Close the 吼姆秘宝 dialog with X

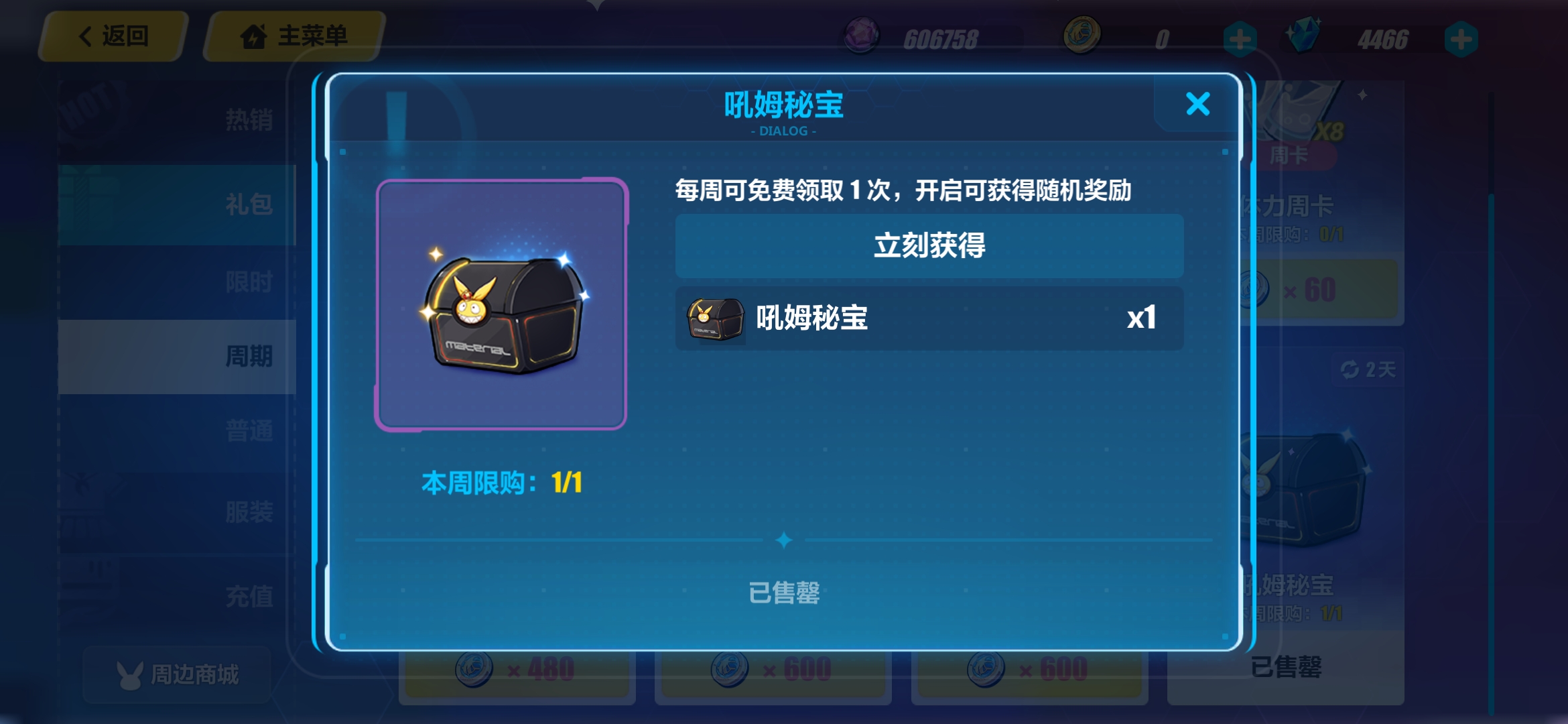1198,104
